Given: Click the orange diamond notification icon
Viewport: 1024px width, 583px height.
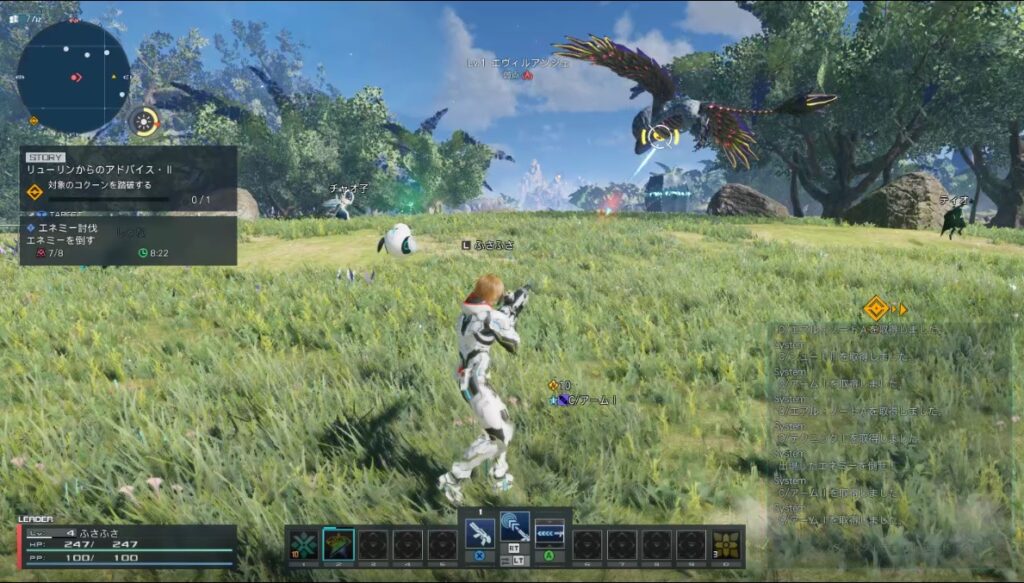Looking at the screenshot, I should tap(876, 308).
